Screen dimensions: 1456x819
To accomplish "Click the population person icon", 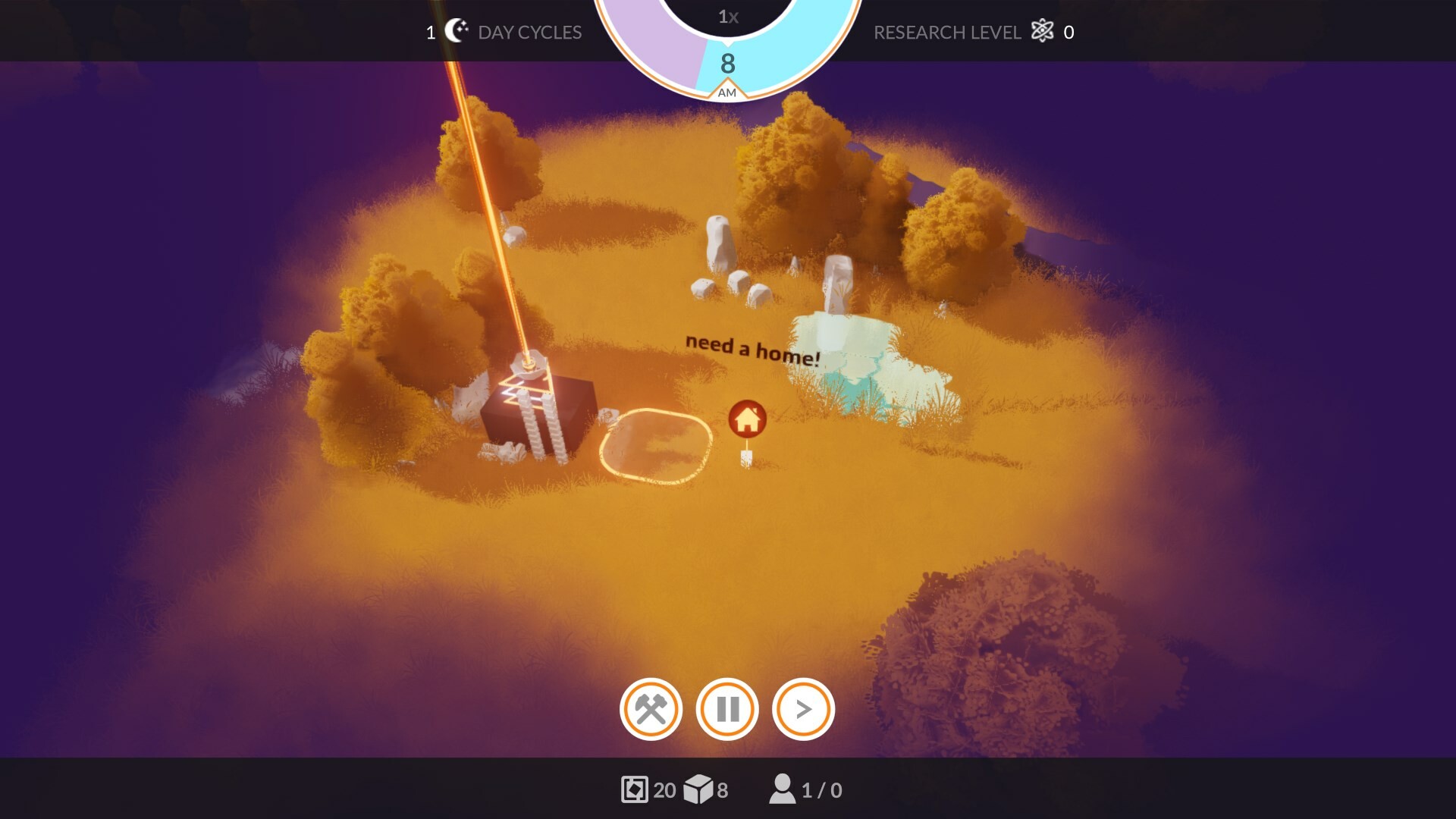I will tap(781, 789).
